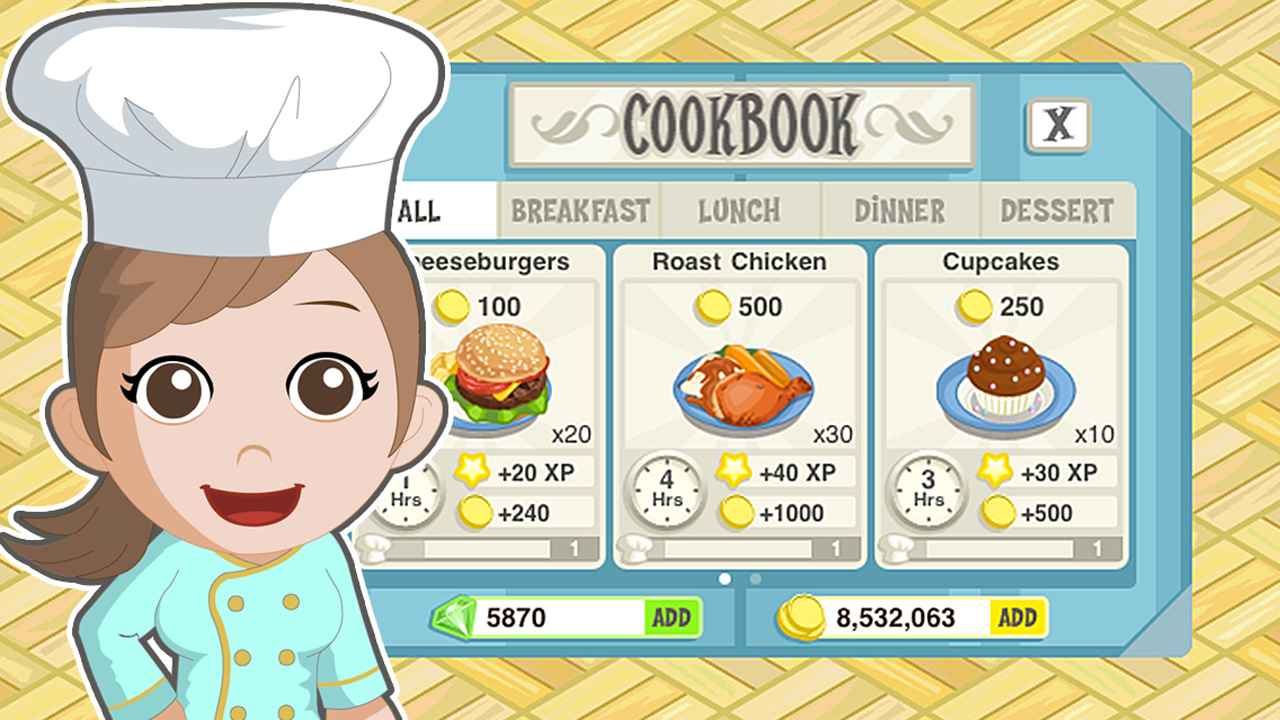The image size is (1280, 720).
Task: Click the yellow ADD button next to coins
Action: [1017, 618]
